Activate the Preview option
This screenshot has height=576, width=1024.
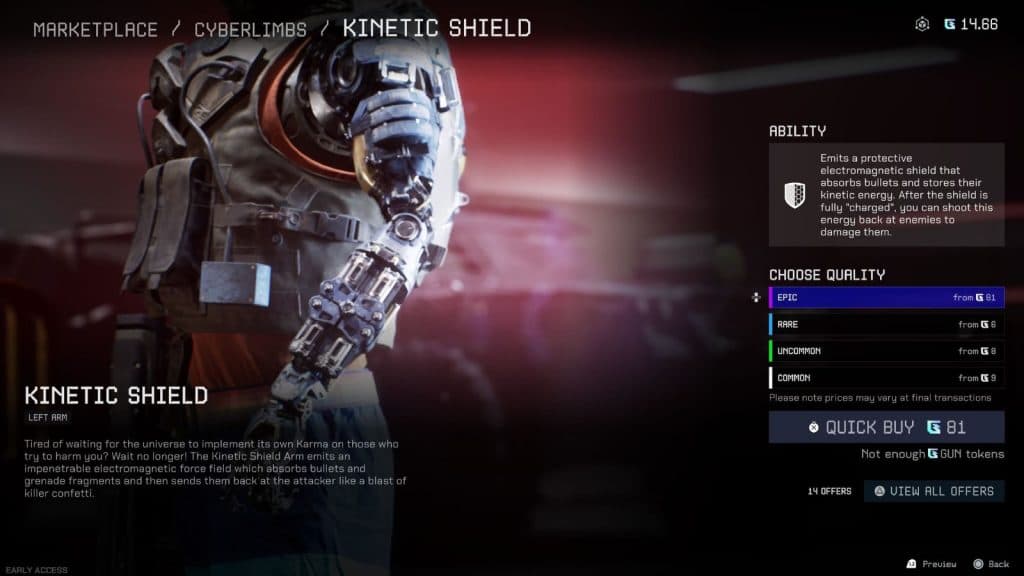[x=931, y=564]
